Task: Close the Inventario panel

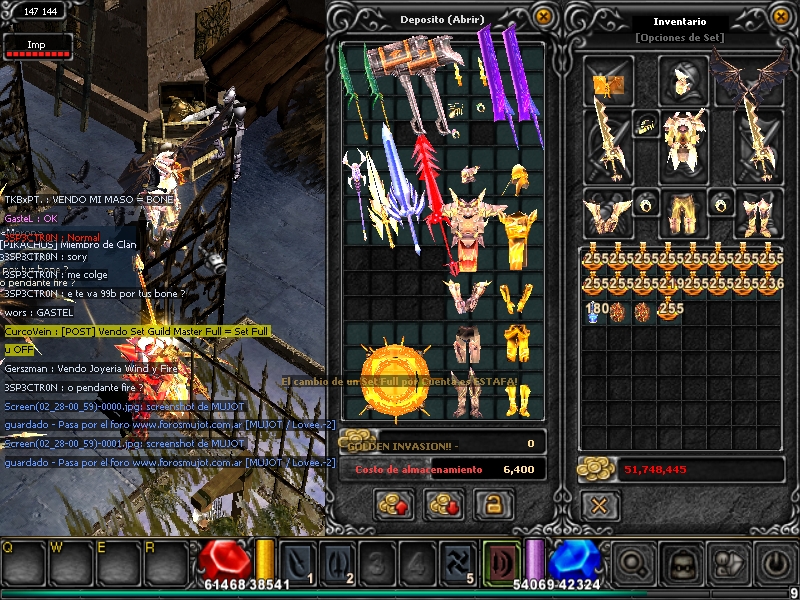Action: click(x=782, y=17)
